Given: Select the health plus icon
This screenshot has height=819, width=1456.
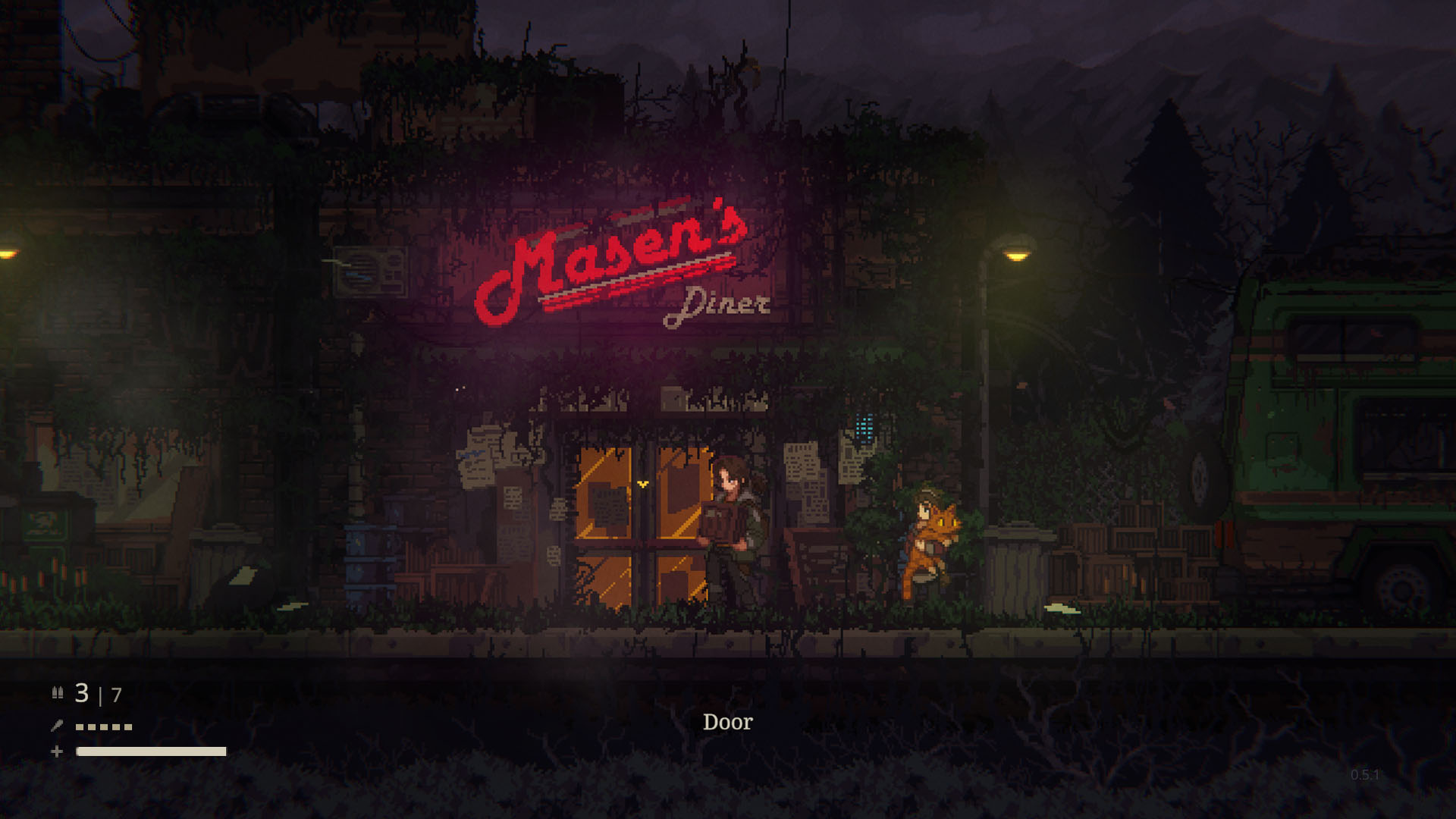Looking at the screenshot, I should [x=56, y=752].
